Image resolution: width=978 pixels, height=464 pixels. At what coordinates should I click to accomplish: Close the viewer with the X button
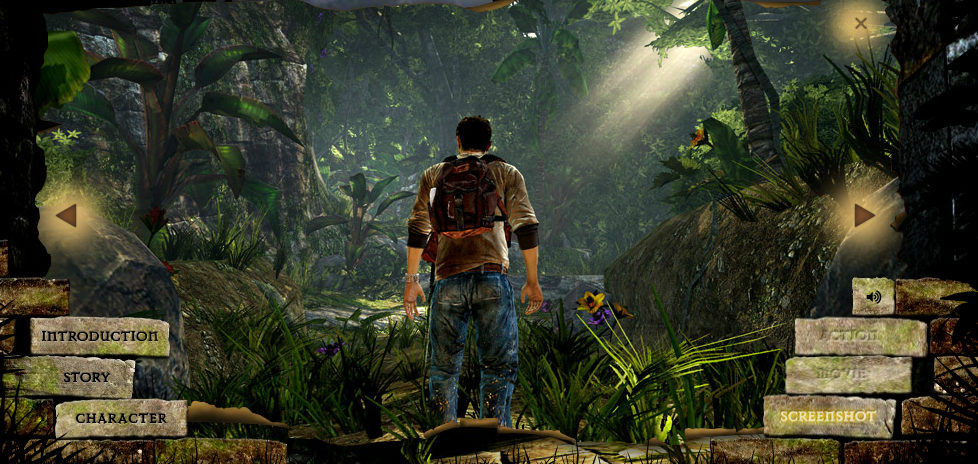[860, 23]
